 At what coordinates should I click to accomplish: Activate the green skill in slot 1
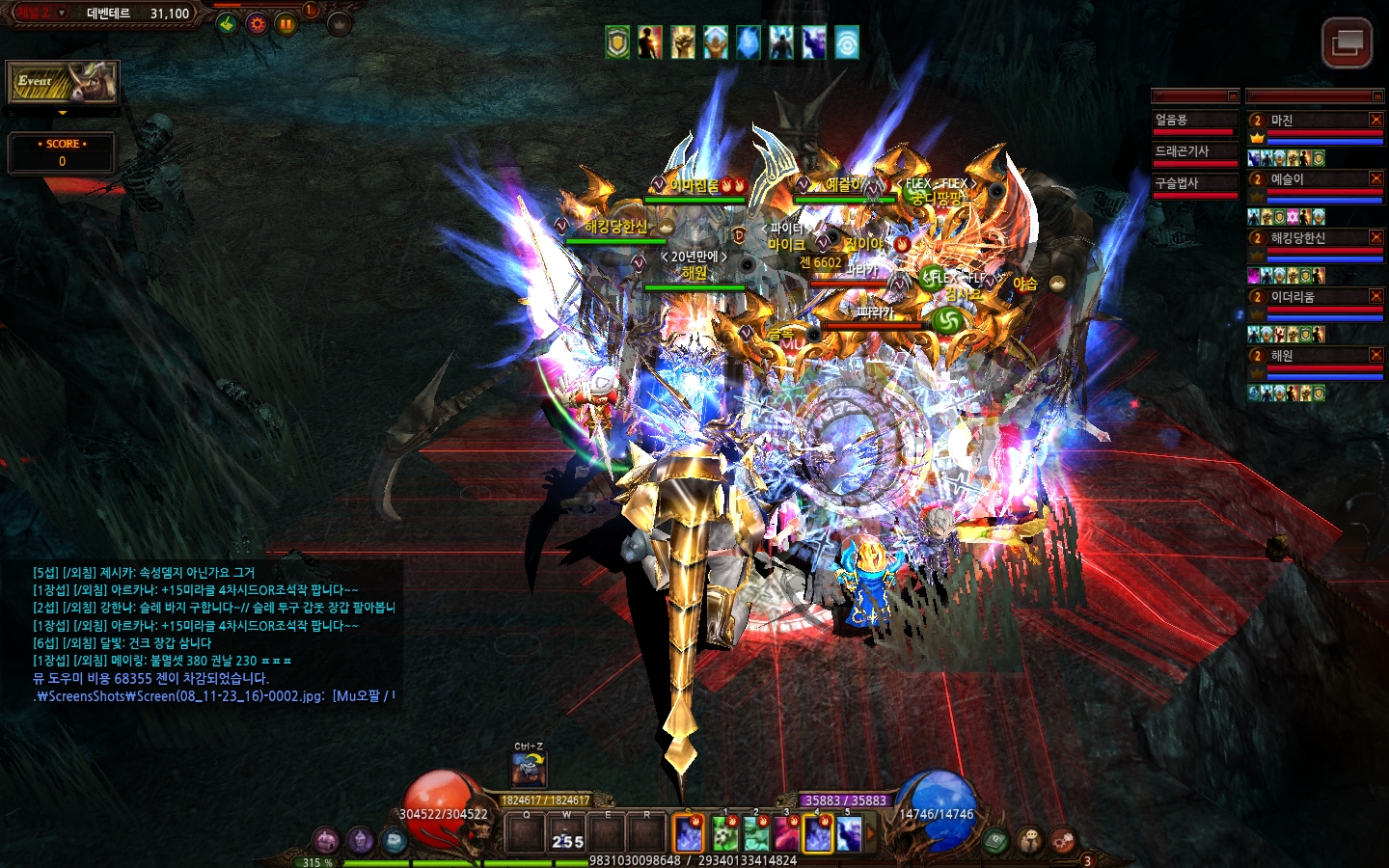[724, 834]
